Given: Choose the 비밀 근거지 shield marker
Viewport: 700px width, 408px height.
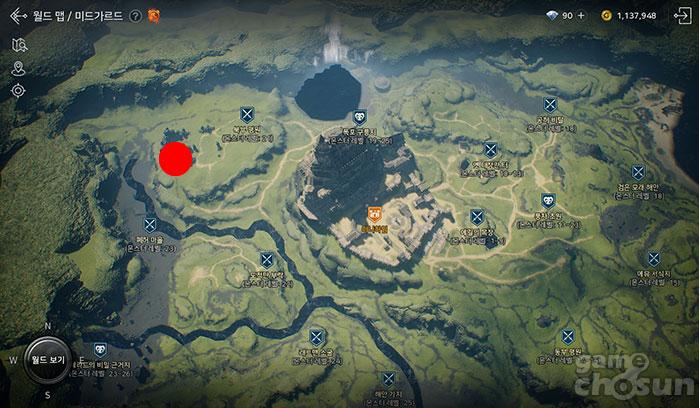Looking at the screenshot, I should click(100, 351).
